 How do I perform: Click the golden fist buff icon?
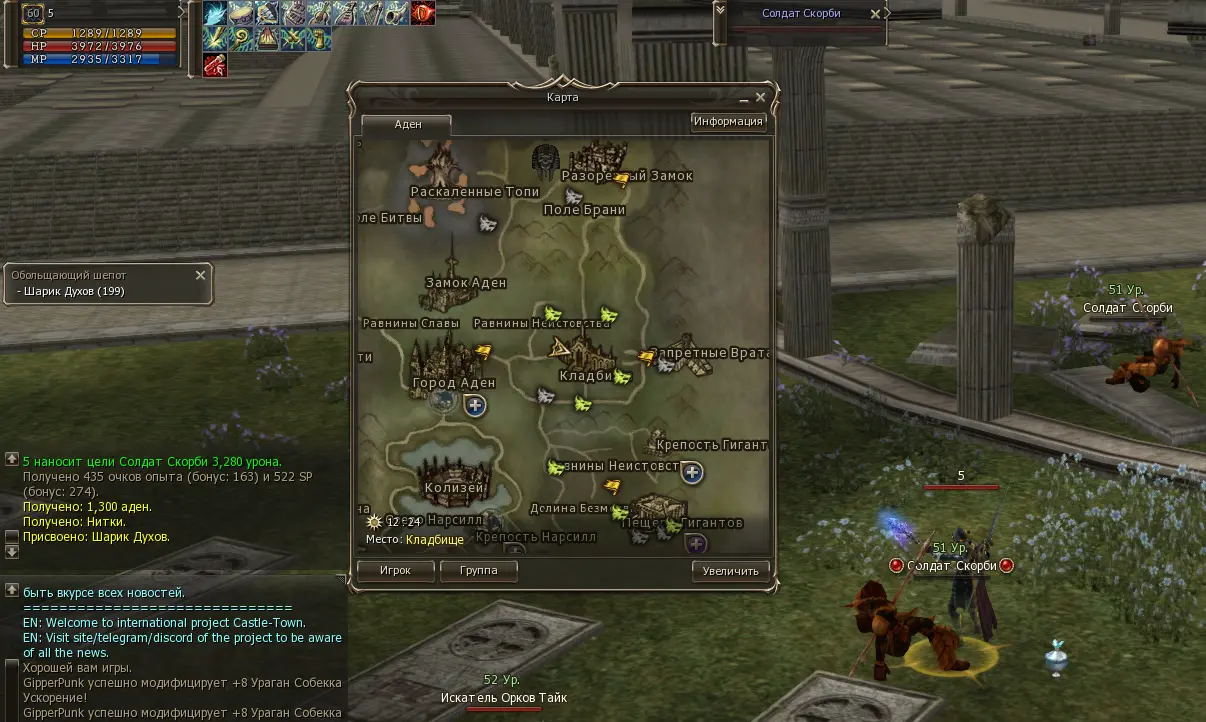coord(319,39)
